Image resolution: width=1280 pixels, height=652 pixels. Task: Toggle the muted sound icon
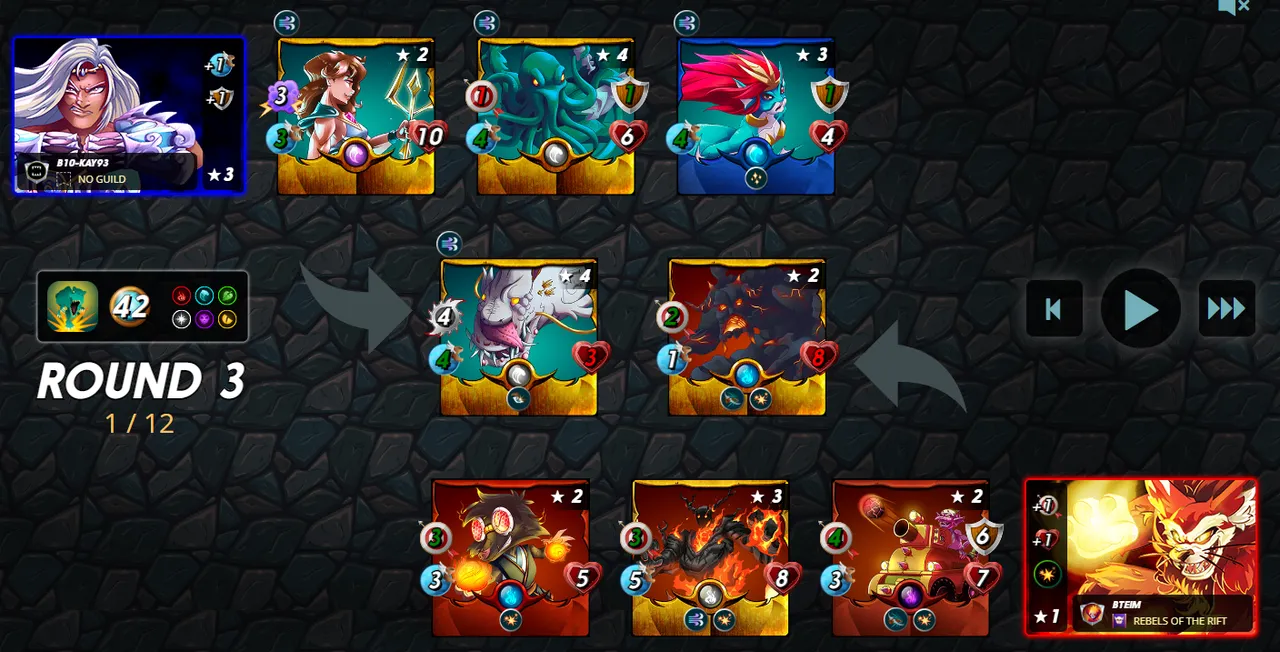(x=1233, y=8)
